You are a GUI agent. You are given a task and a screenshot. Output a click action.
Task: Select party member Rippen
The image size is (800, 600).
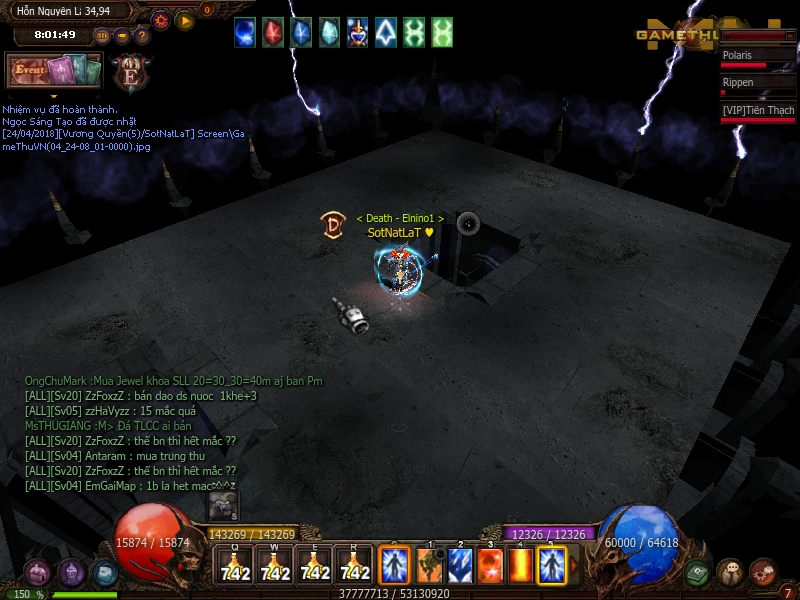coord(758,83)
